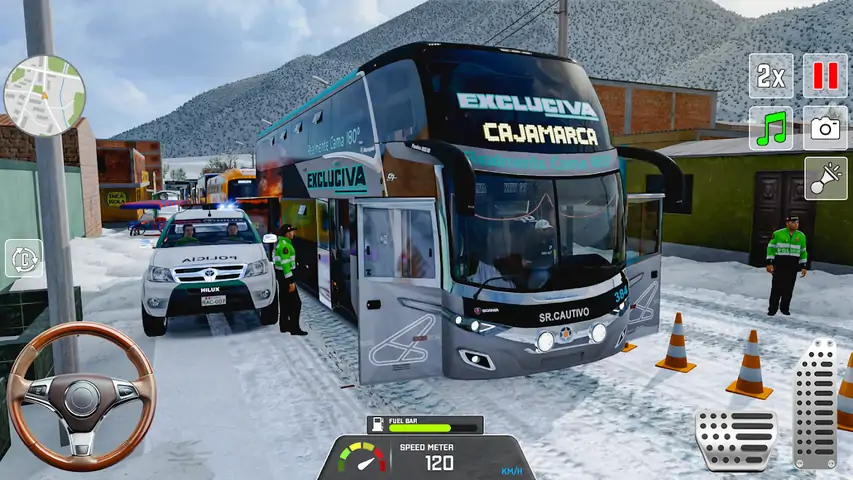The height and width of the screenshot is (480, 853).
Task: Tap the camera icon button
Action: [x=825, y=128]
